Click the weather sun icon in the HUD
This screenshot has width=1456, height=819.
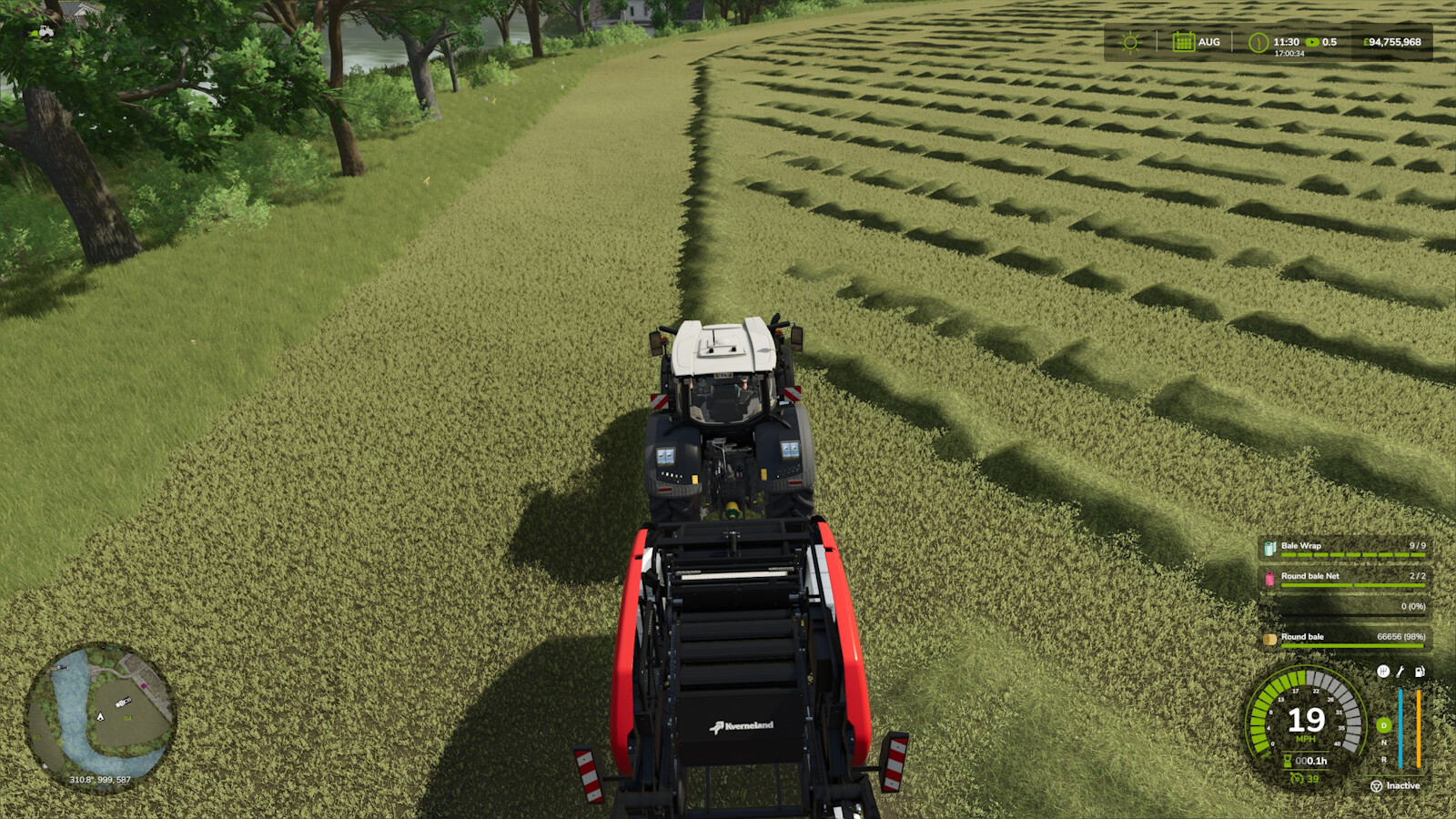tap(1129, 42)
